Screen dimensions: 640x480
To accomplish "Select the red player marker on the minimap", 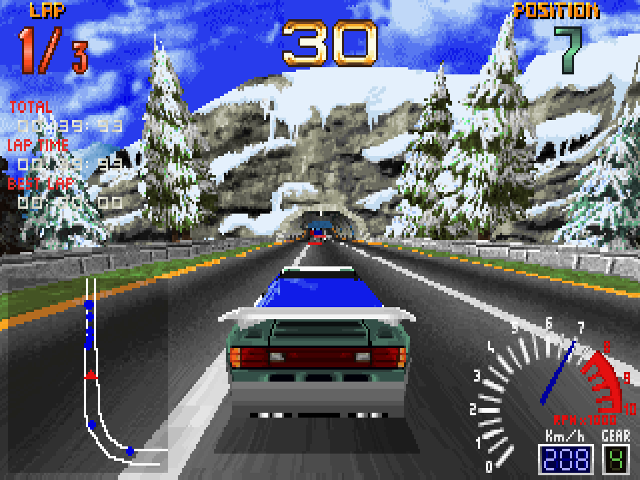I will [90, 375].
